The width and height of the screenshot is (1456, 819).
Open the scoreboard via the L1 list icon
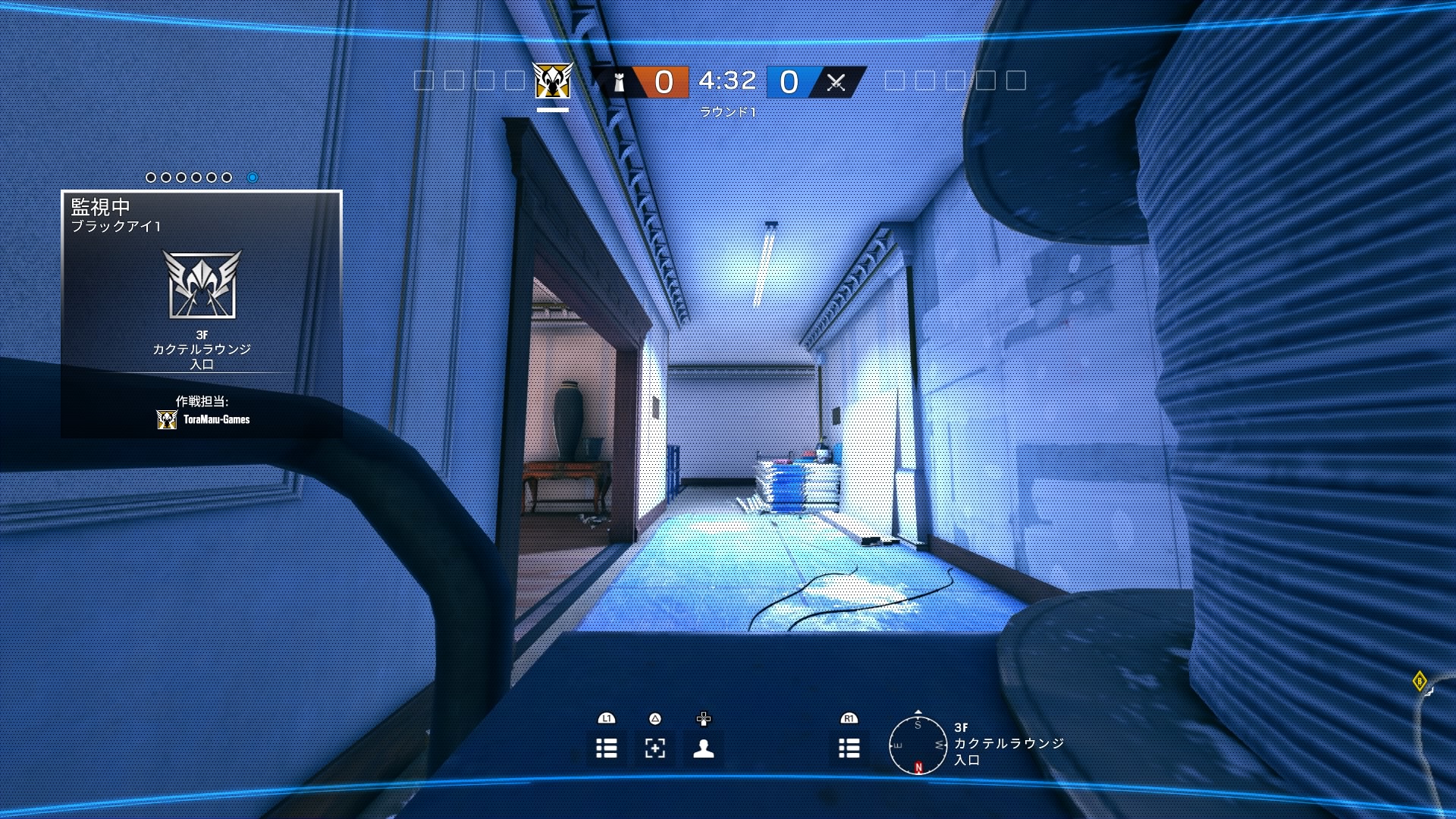click(606, 748)
